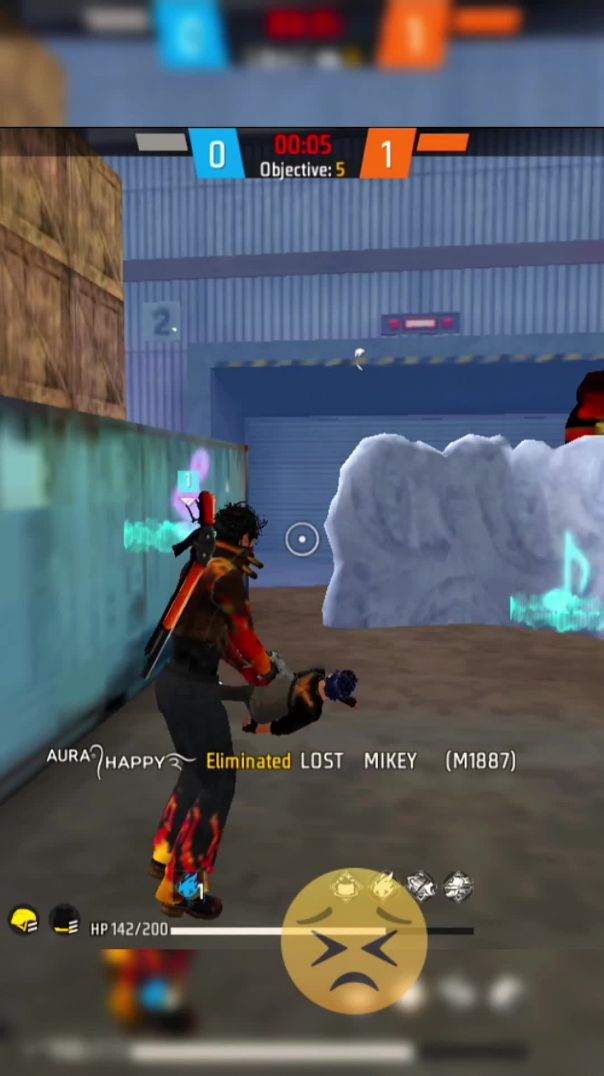Tap the yellow helmet status icon
This screenshot has width=604, height=1076.
[x=23, y=920]
